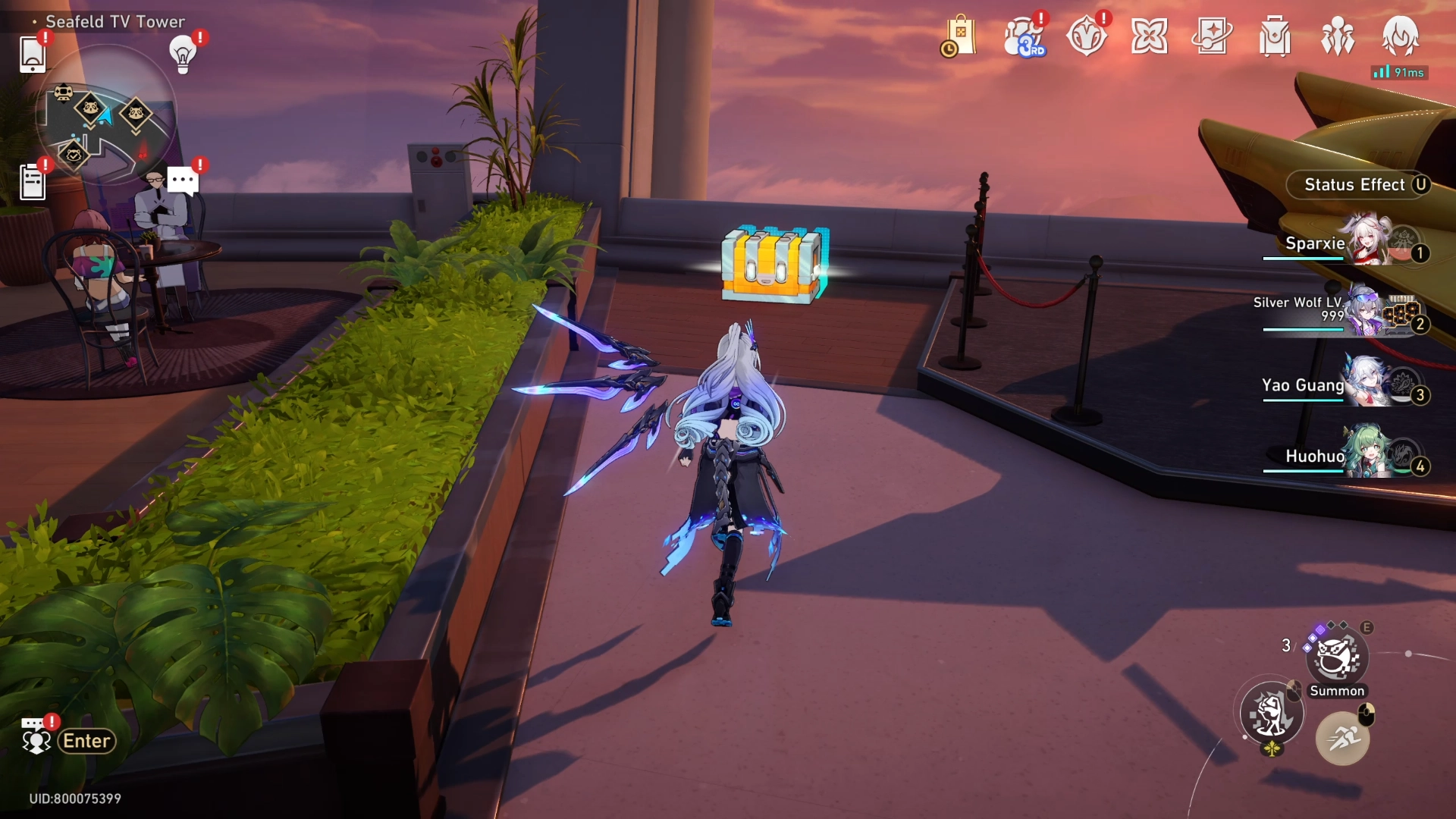Open the shield-shaped event icon
The width and height of the screenshot is (1456, 819).
click(1086, 36)
